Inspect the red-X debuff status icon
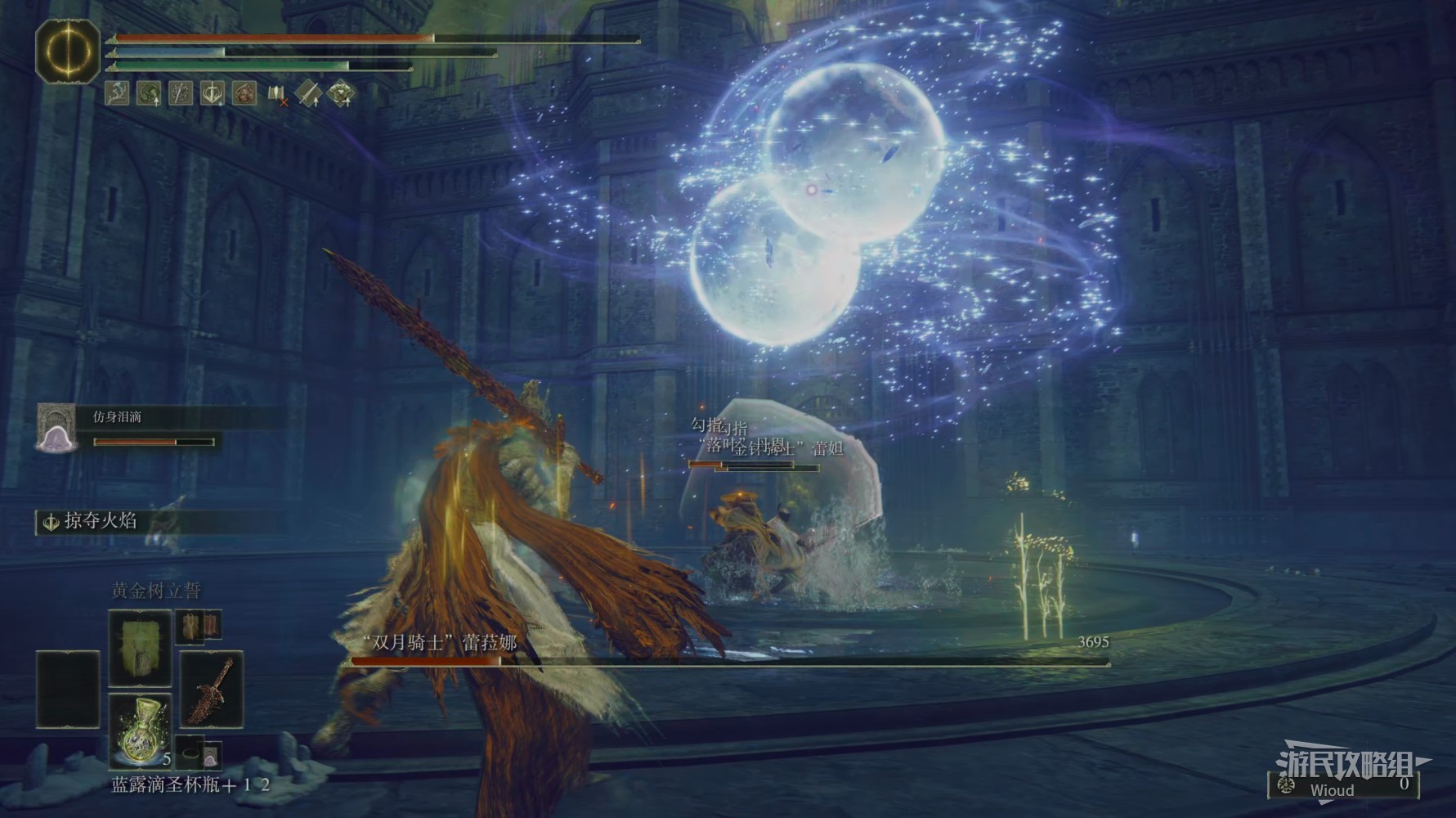 [277, 94]
